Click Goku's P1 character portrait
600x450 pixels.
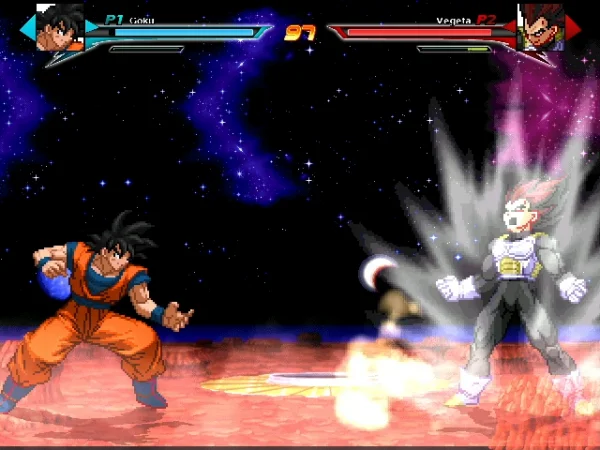(59, 27)
